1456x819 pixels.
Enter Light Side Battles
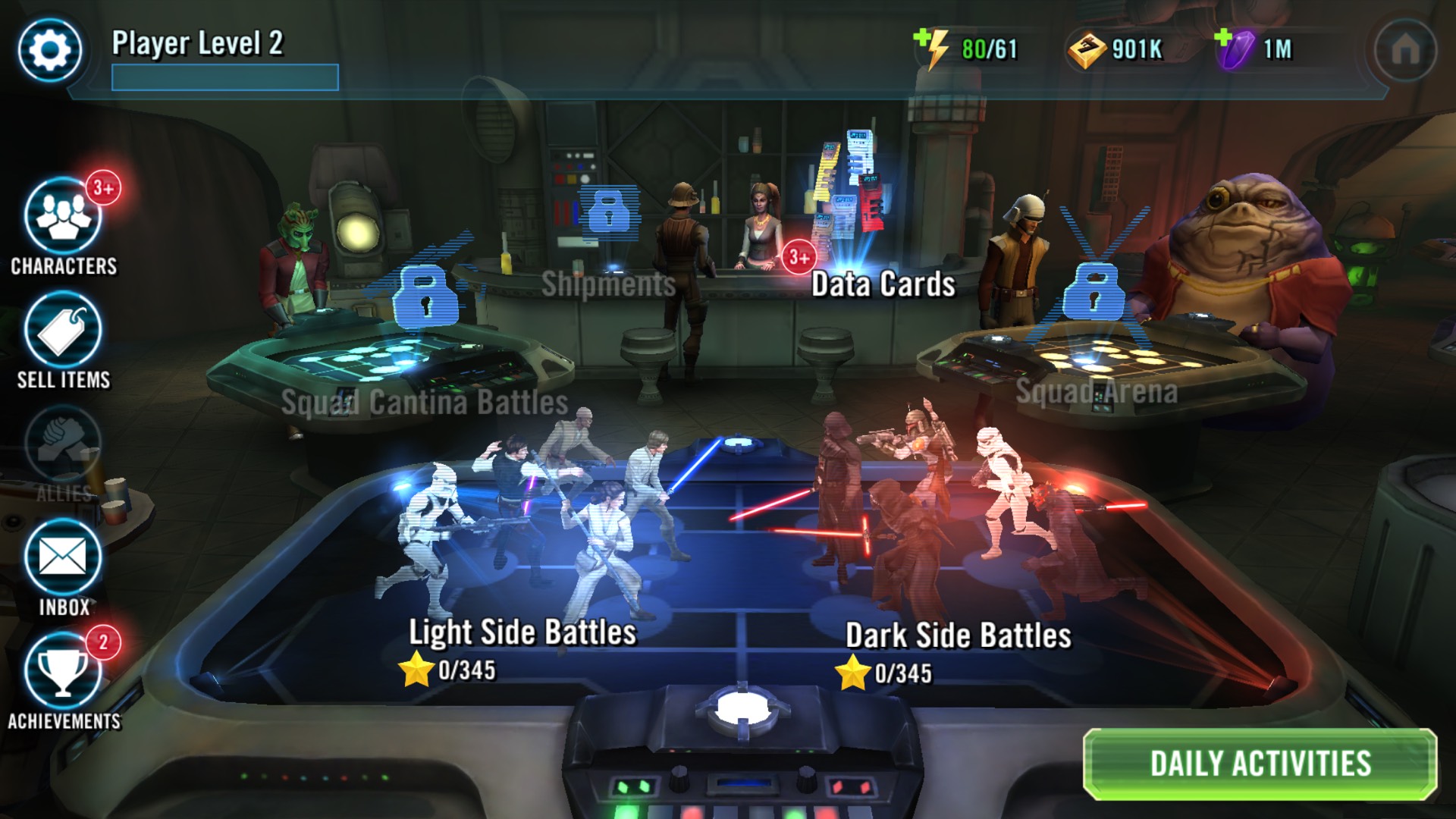click(522, 632)
